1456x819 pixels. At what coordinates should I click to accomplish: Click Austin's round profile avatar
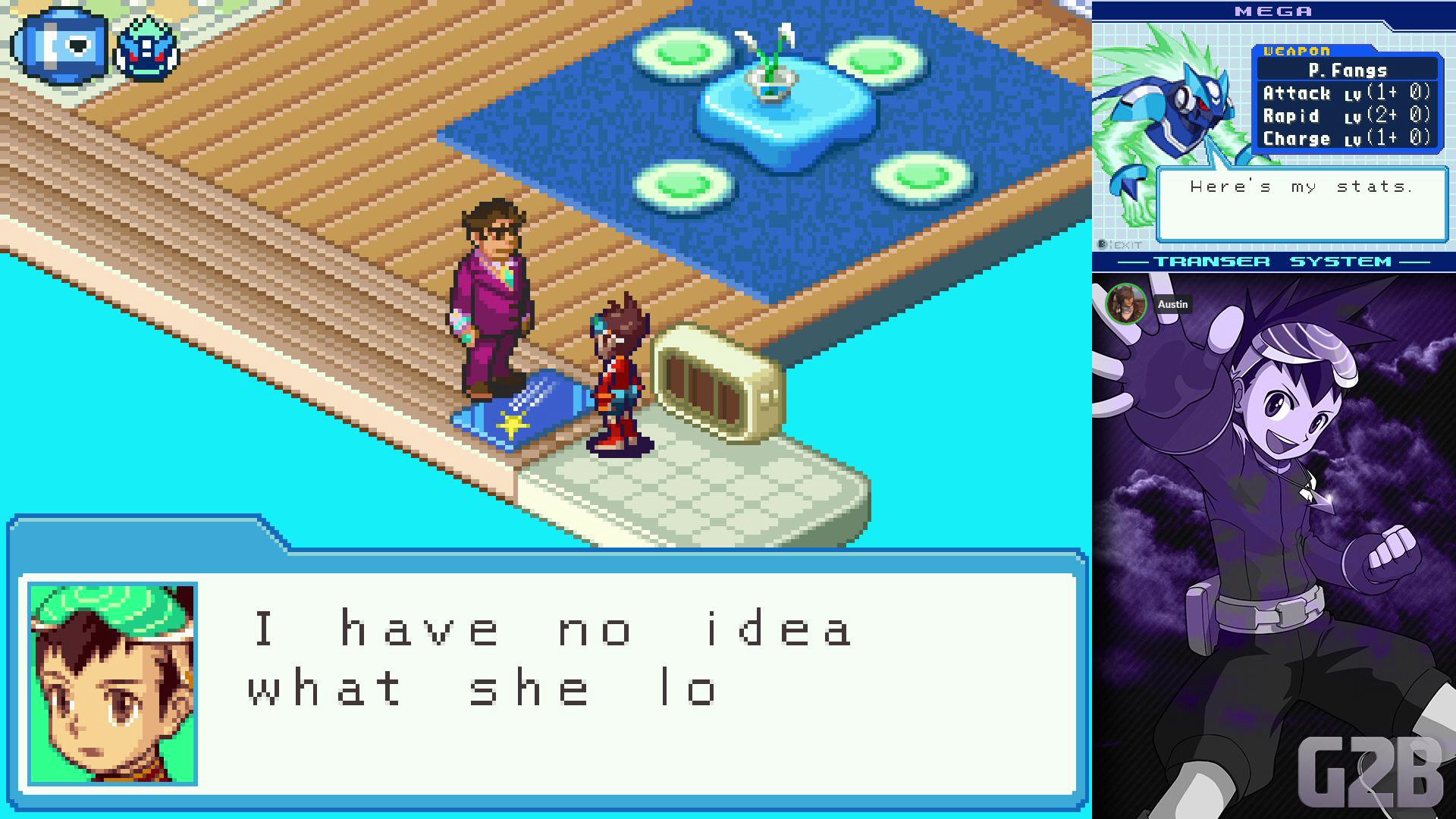tap(1126, 304)
